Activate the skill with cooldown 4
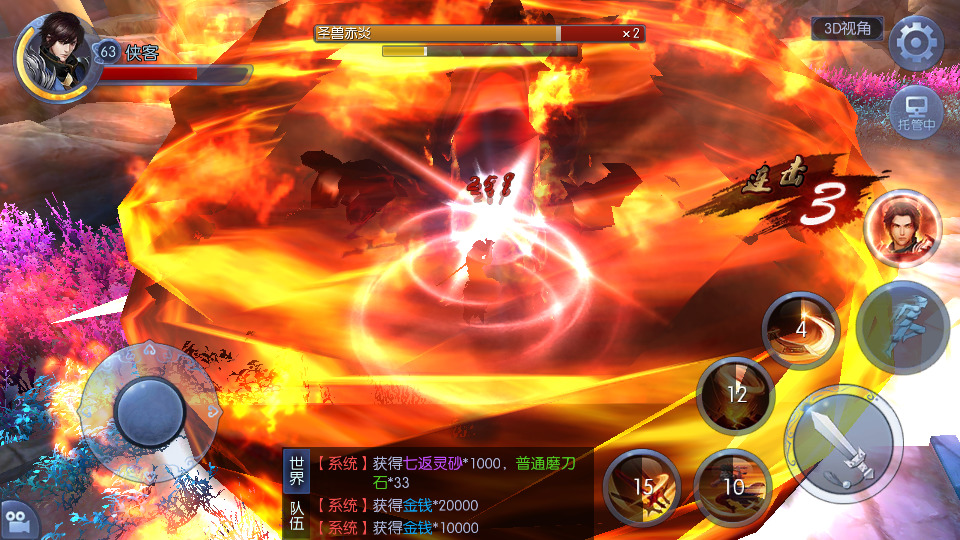Image resolution: width=960 pixels, height=540 pixels. tap(801, 331)
